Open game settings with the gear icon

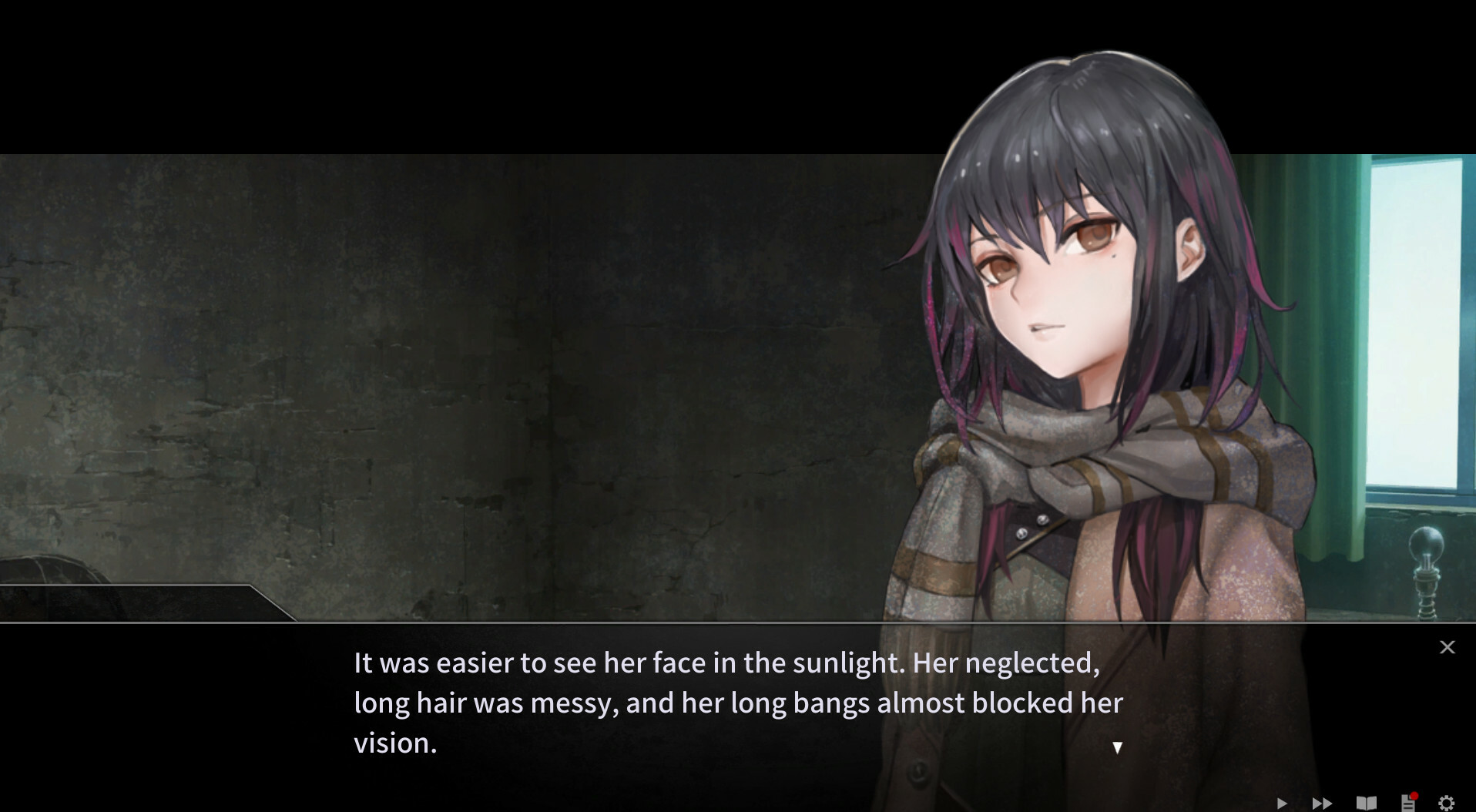coord(1446,803)
